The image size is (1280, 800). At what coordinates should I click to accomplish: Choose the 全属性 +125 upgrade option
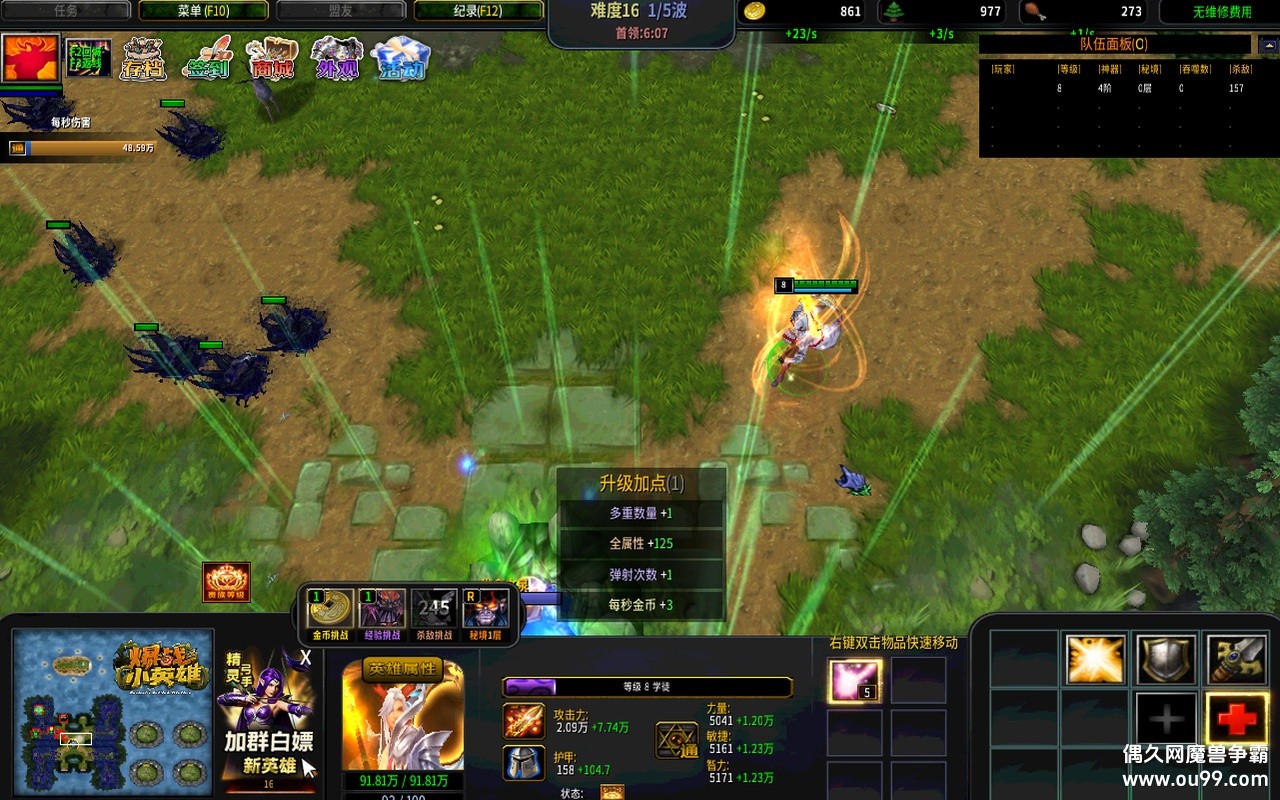point(640,544)
